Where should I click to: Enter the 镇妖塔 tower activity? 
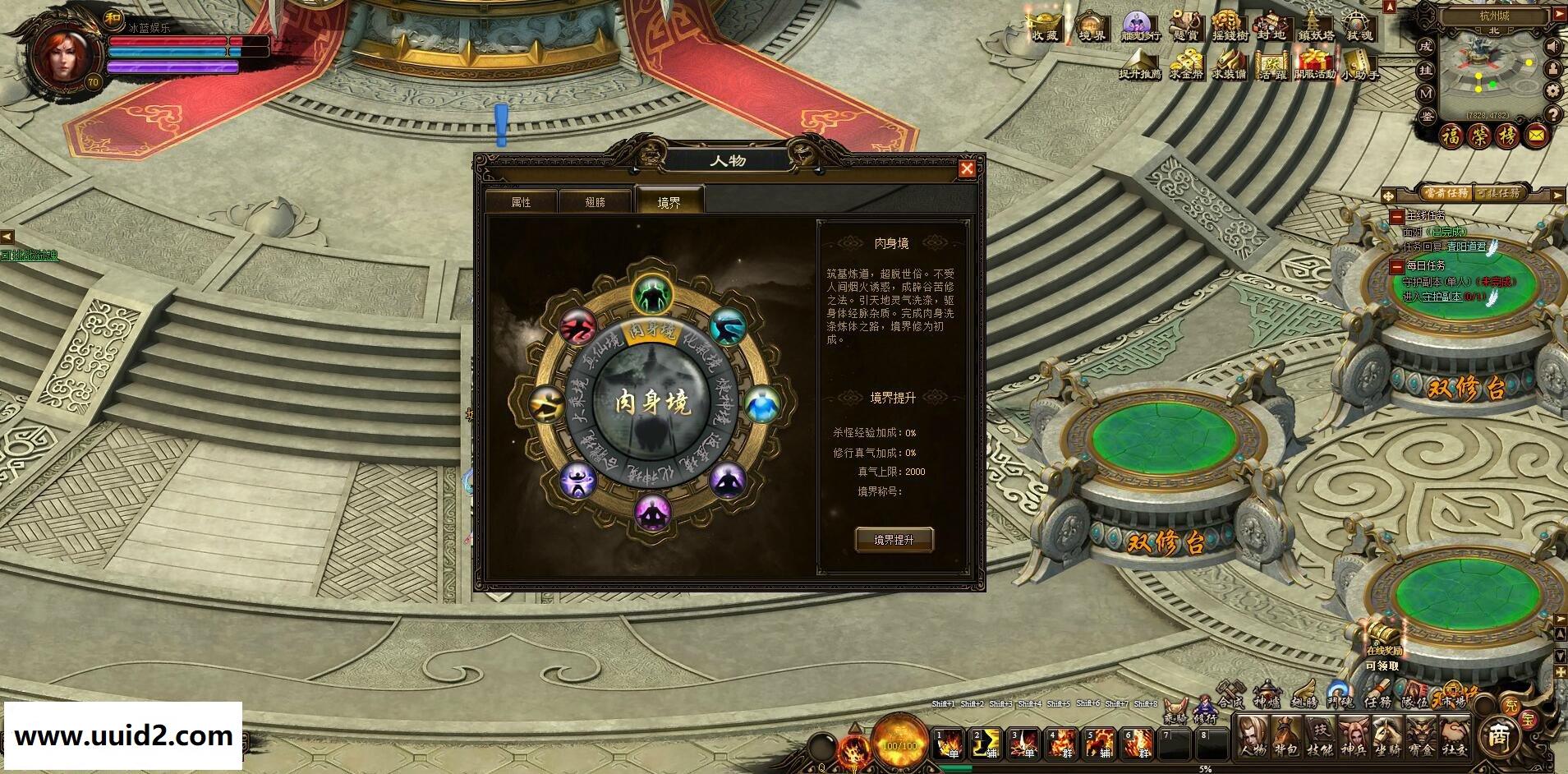pyautogui.click(x=1316, y=25)
